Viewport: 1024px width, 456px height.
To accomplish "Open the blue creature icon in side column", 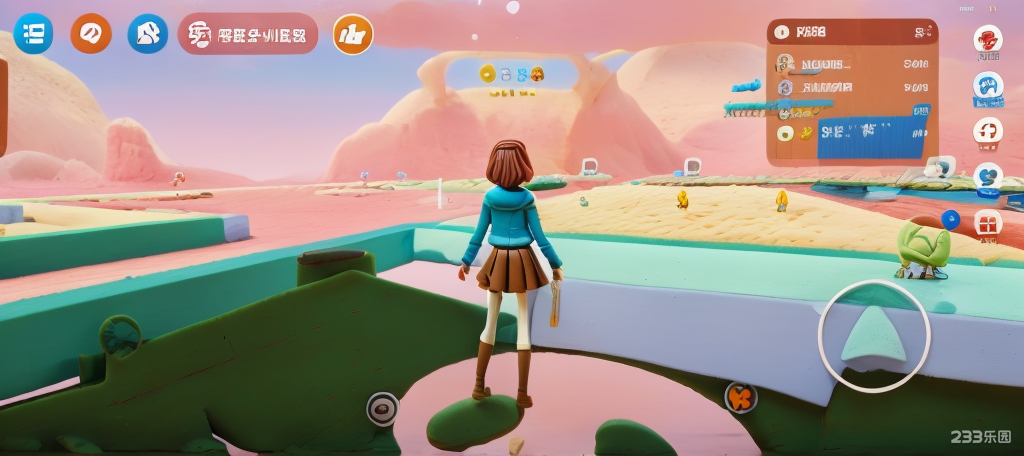I will click(x=988, y=86).
